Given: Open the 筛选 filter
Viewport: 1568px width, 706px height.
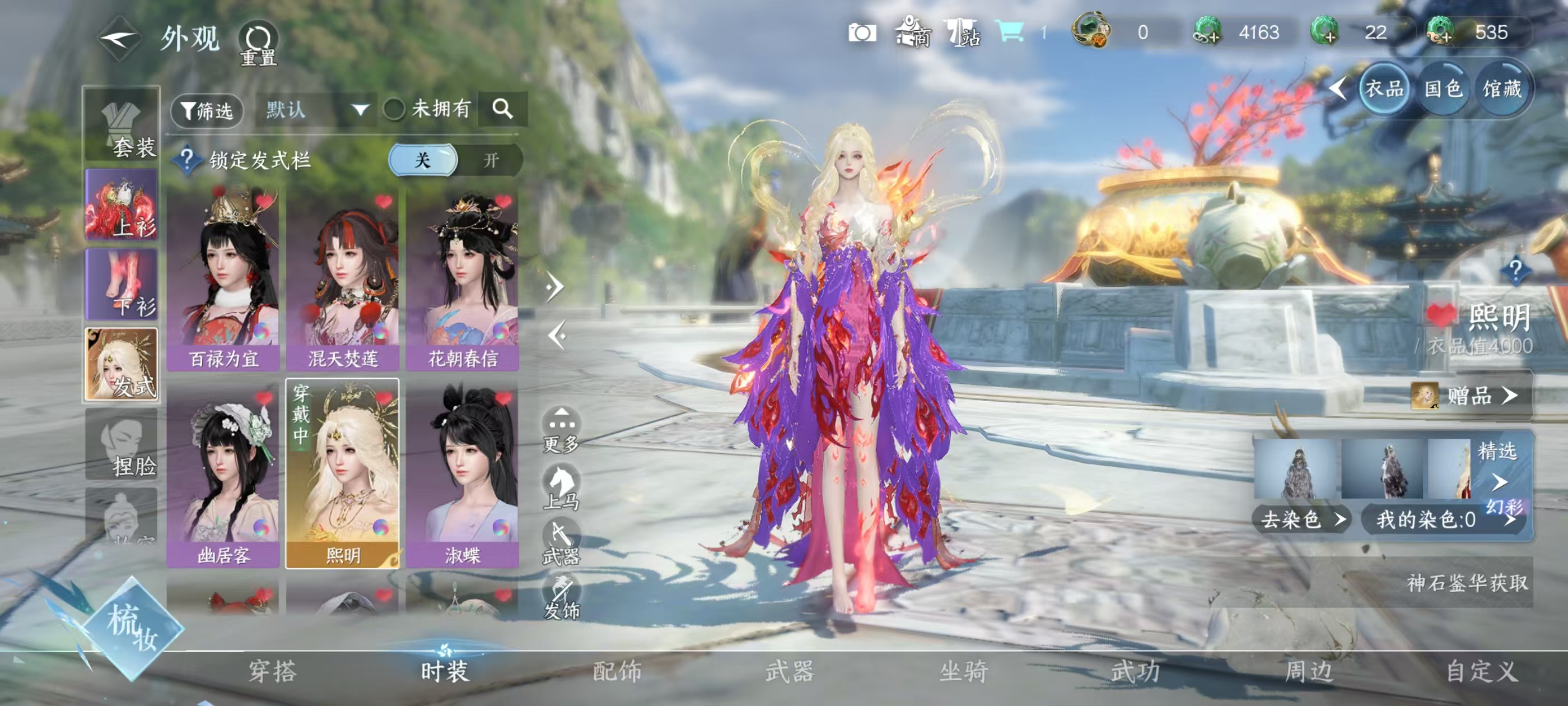Looking at the screenshot, I should tap(207, 110).
